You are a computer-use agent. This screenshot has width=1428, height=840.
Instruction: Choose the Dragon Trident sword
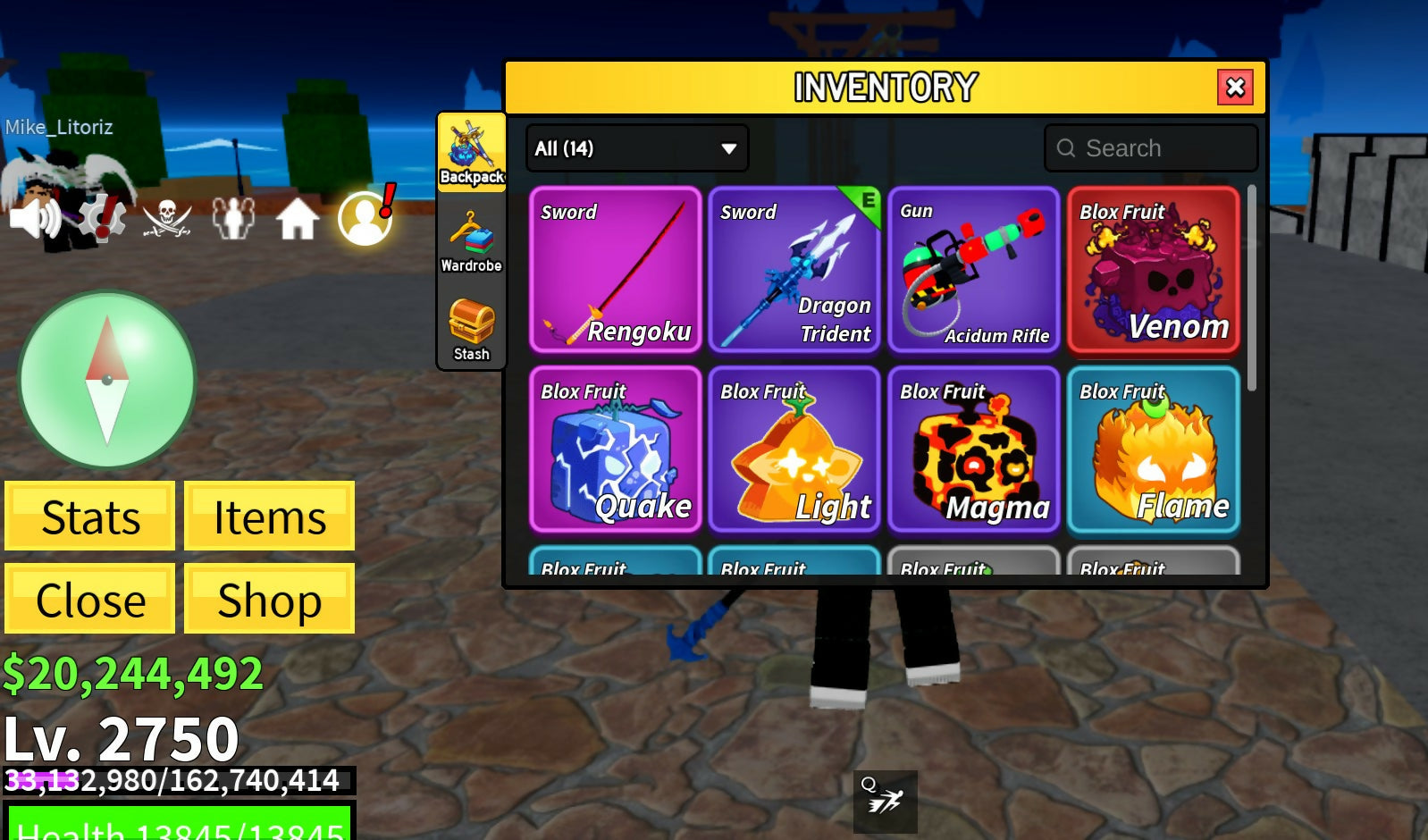coord(794,269)
